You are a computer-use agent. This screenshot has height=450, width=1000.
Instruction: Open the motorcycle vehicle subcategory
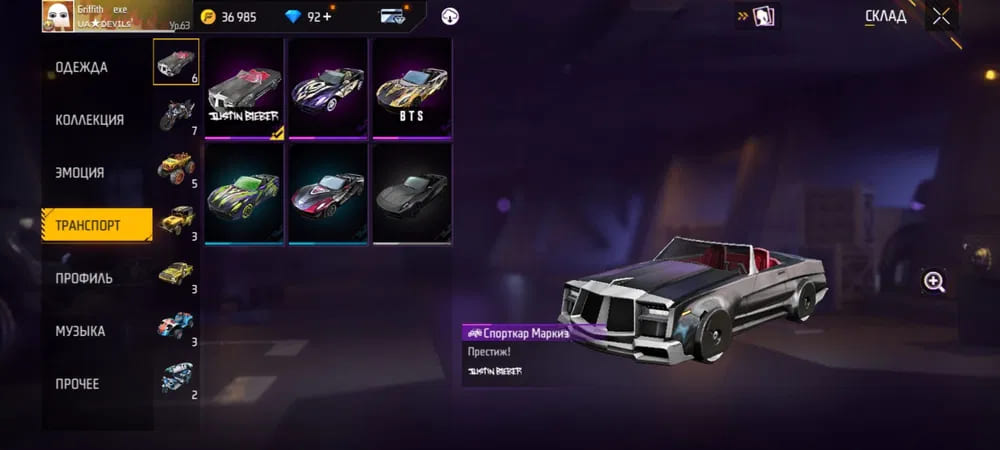click(176, 115)
